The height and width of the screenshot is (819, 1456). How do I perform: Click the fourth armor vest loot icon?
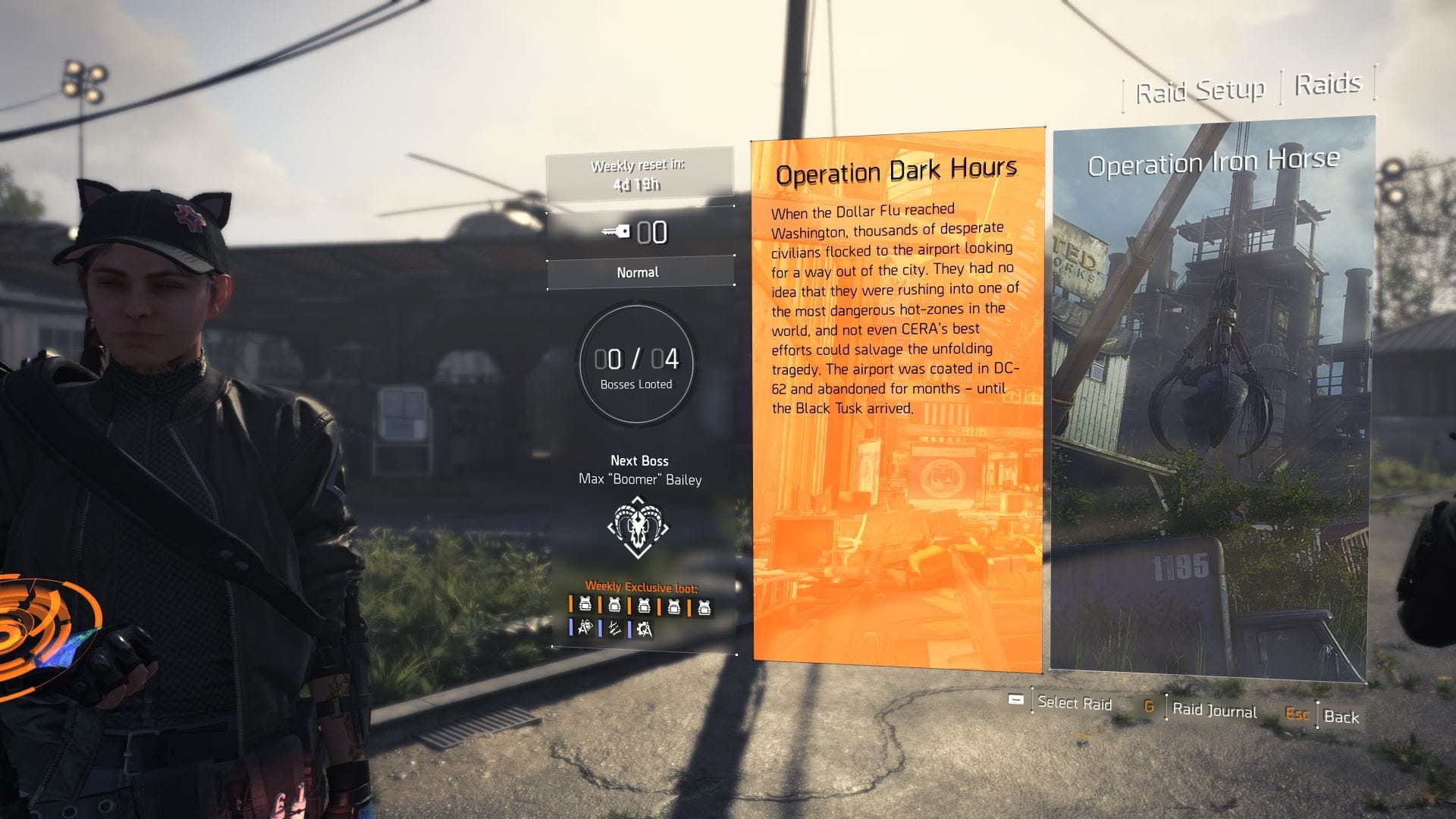click(675, 607)
